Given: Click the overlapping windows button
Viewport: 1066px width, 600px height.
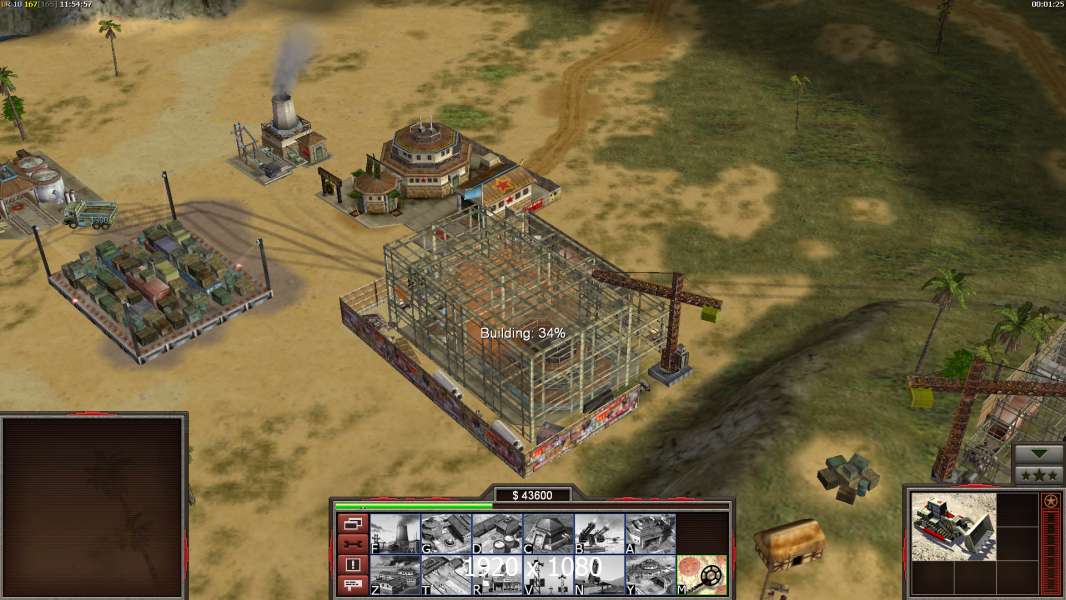Looking at the screenshot, I should point(352,523).
